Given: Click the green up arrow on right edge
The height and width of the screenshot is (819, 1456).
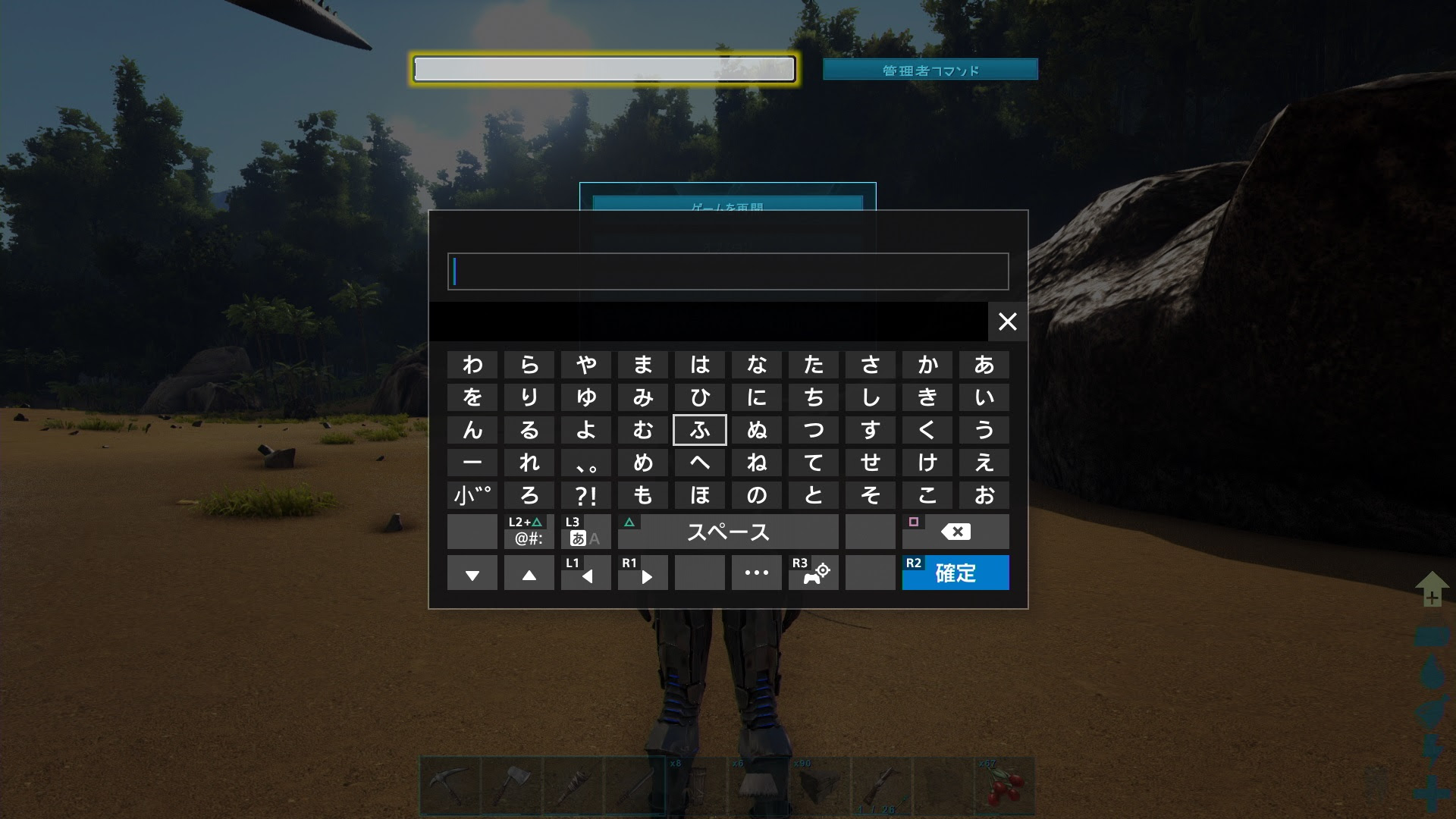Looking at the screenshot, I should (x=1430, y=588).
